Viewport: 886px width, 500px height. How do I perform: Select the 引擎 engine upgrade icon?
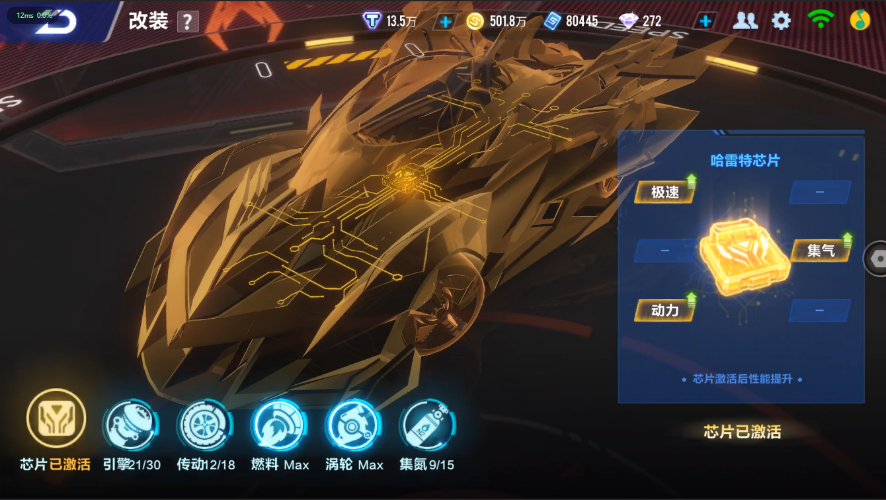pos(130,424)
